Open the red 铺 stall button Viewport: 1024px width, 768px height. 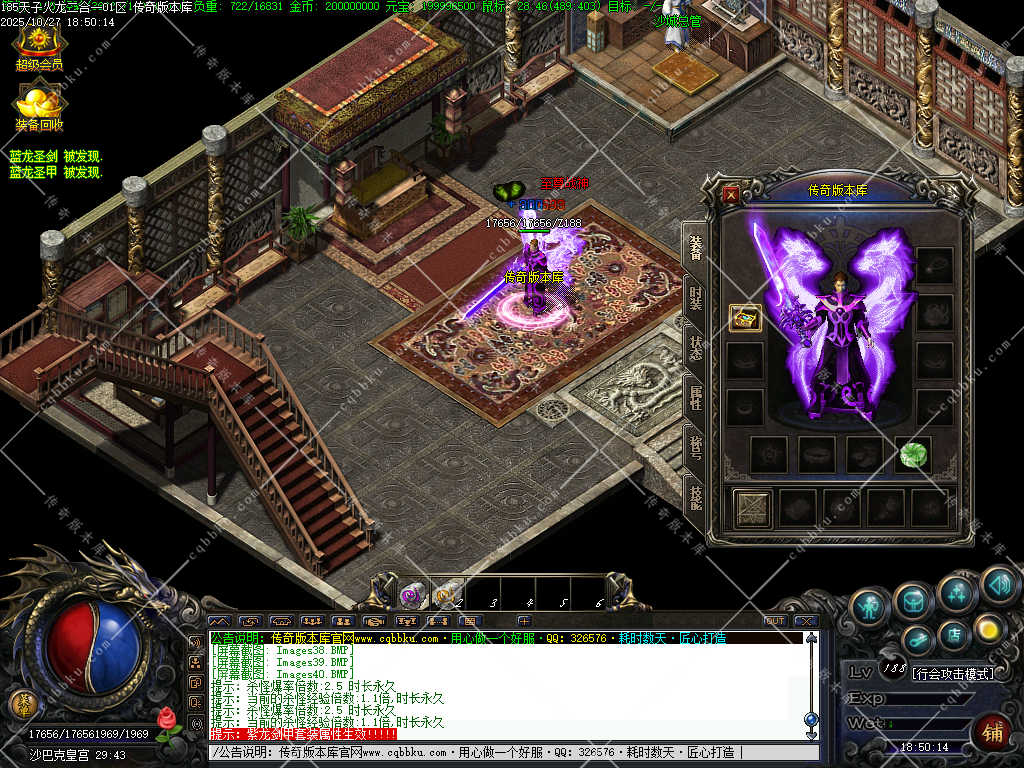click(991, 733)
